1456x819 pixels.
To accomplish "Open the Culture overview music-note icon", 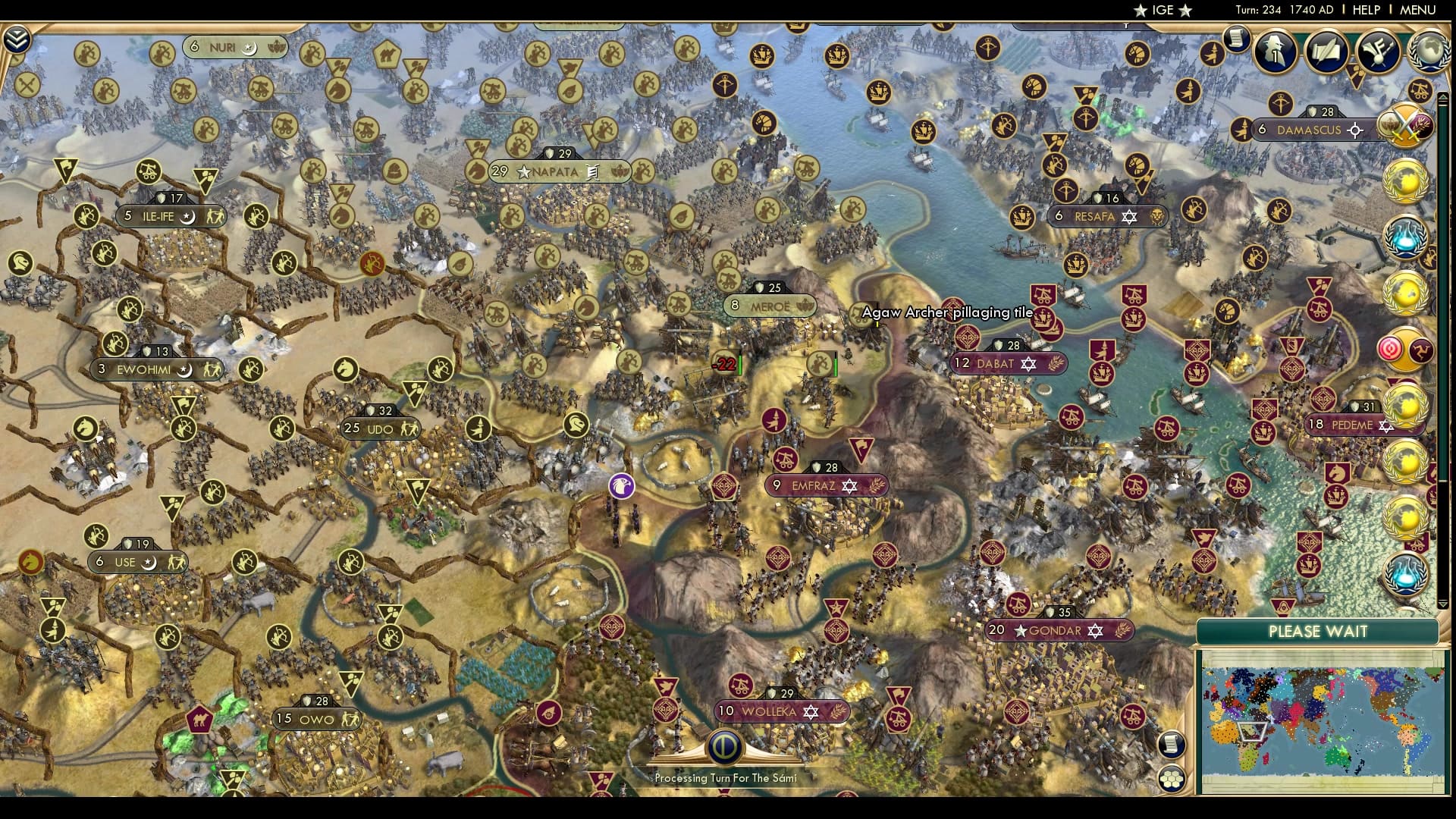I will click(x=1376, y=52).
